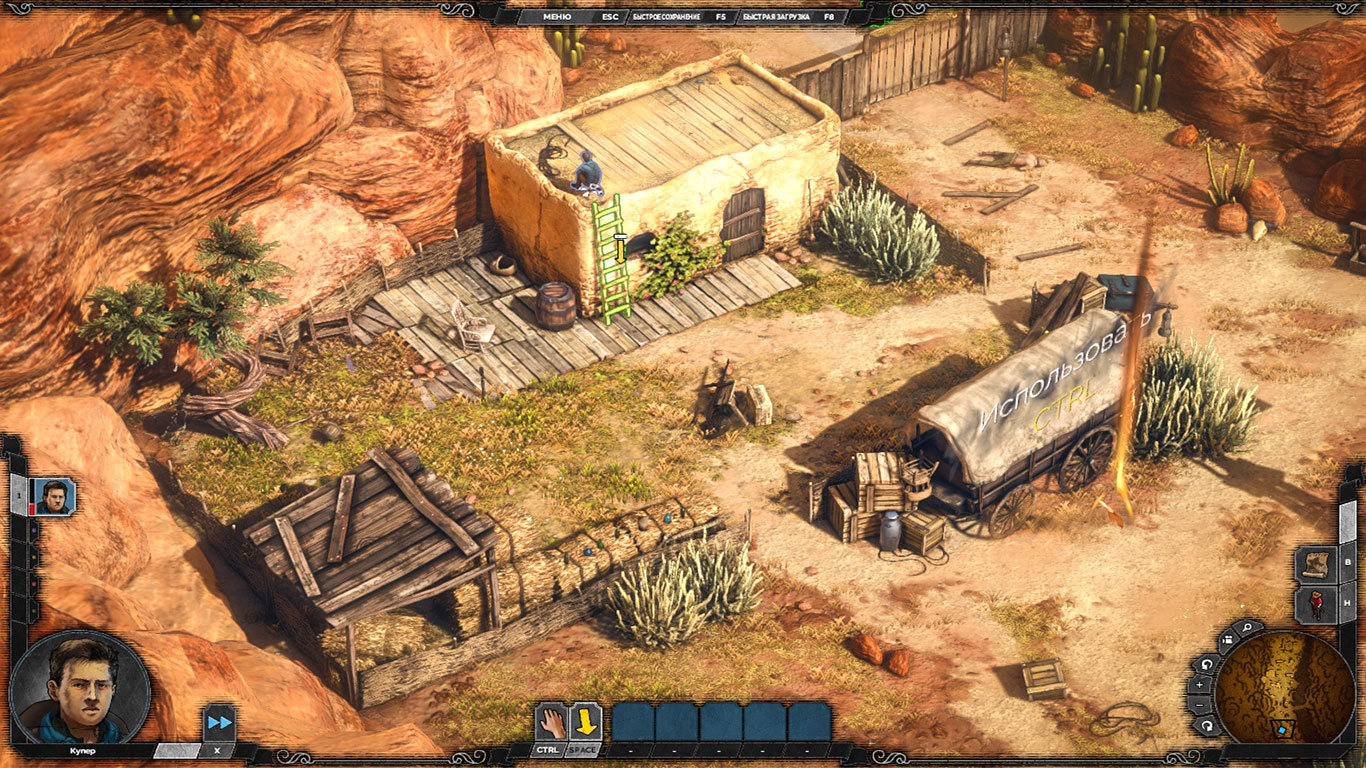The height and width of the screenshot is (768, 1366).
Task: Zoom out with the minimap minus button
Action: (x=1202, y=706)
